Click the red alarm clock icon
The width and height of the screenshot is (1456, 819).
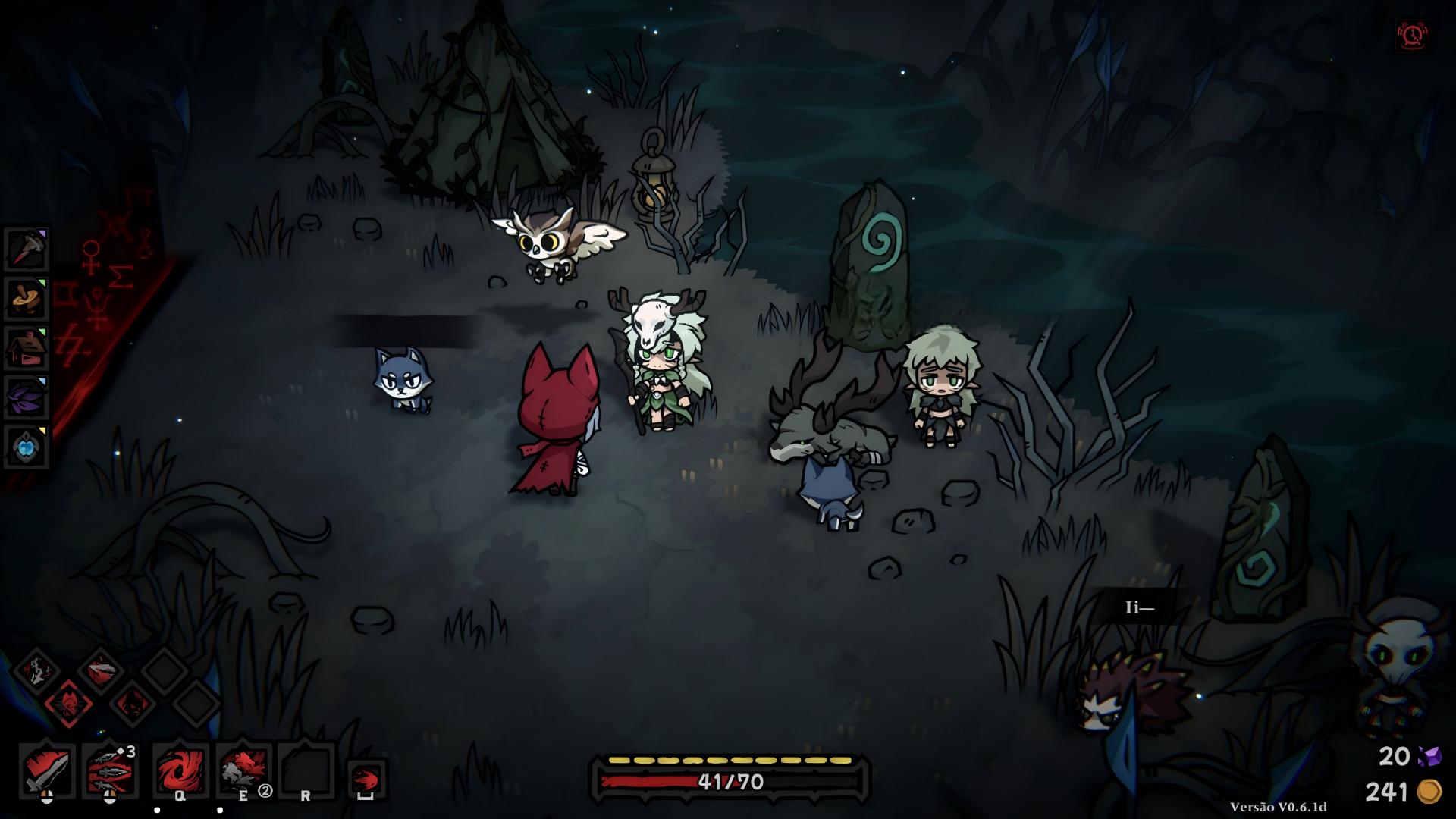tap(1413, 36)
